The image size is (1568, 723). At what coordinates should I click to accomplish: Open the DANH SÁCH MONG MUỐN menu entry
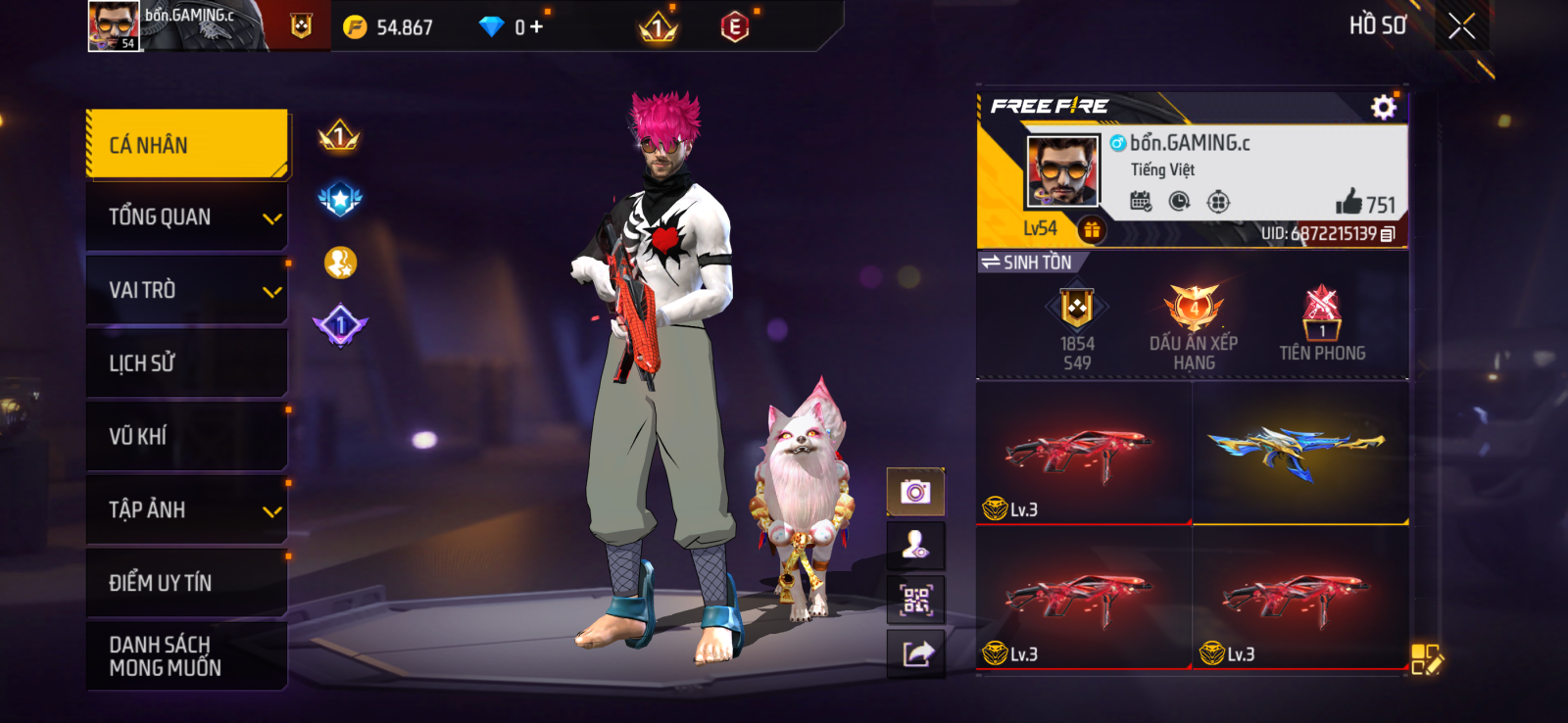coord(186,654)
